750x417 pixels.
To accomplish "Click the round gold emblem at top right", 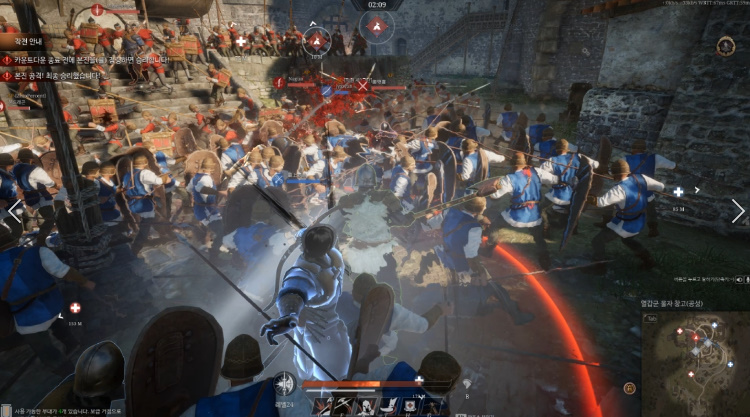I will pyautogui.click(x=726, y=46).
